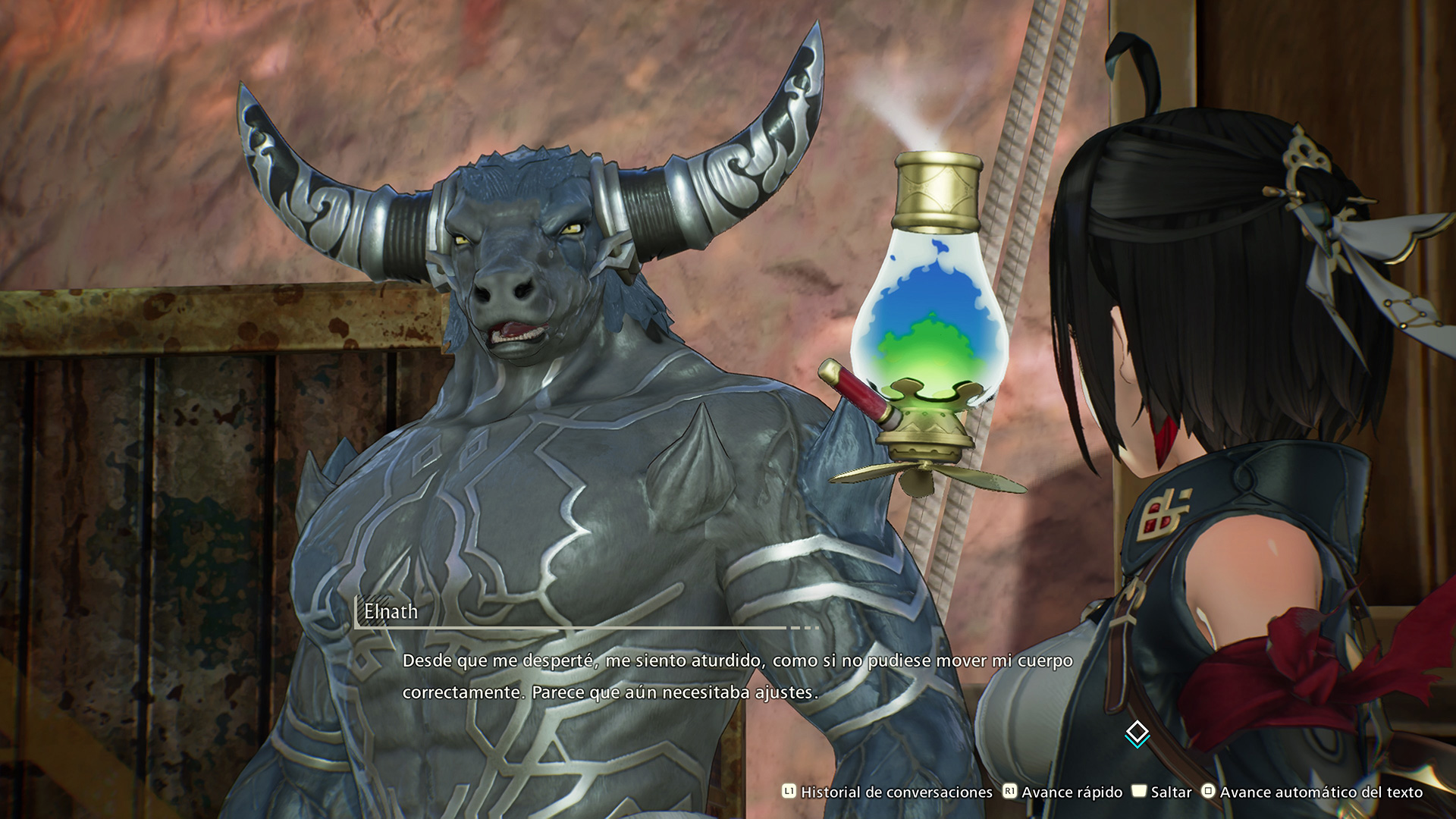Viewport: 1456px width, 819px height.
Task: Click the diamond dialogue advance indicator
Action: tap(1137, 733)
